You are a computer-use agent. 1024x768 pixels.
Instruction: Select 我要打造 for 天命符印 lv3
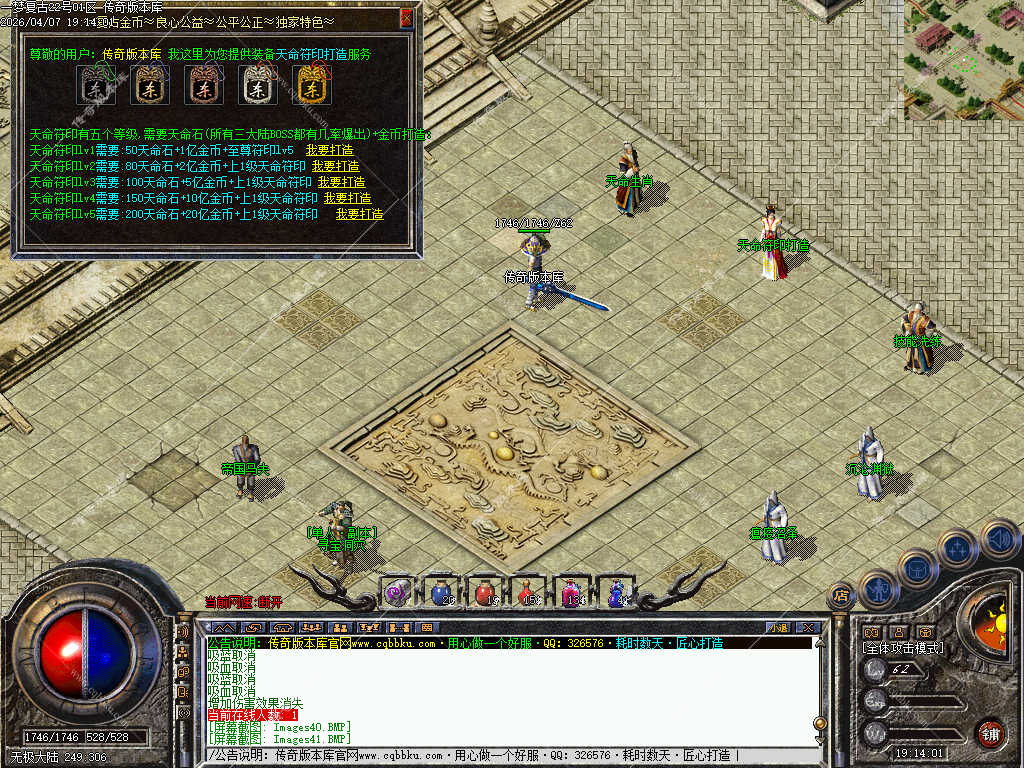point(341,182)
